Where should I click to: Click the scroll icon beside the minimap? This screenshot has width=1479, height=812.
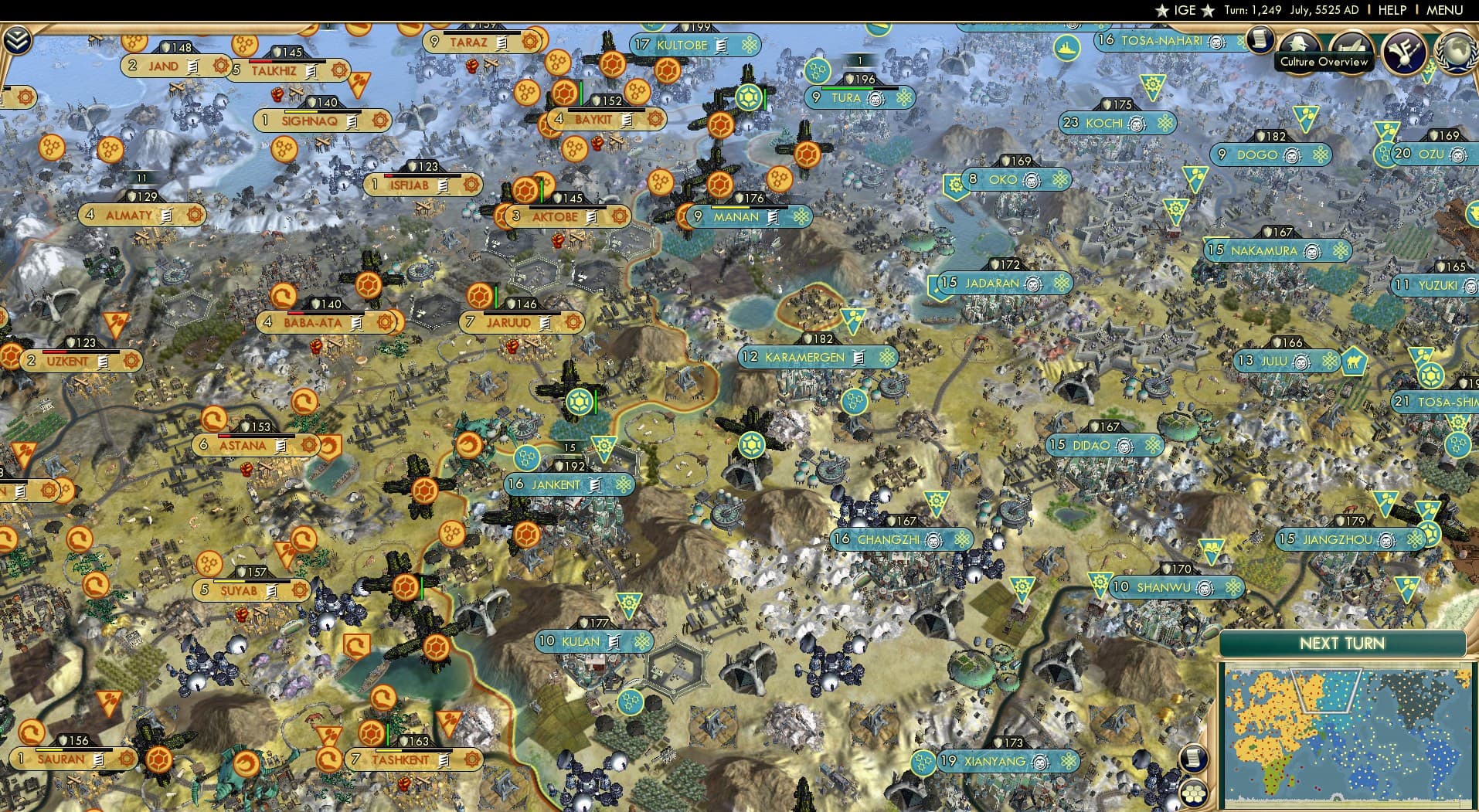pos(1194,759)
